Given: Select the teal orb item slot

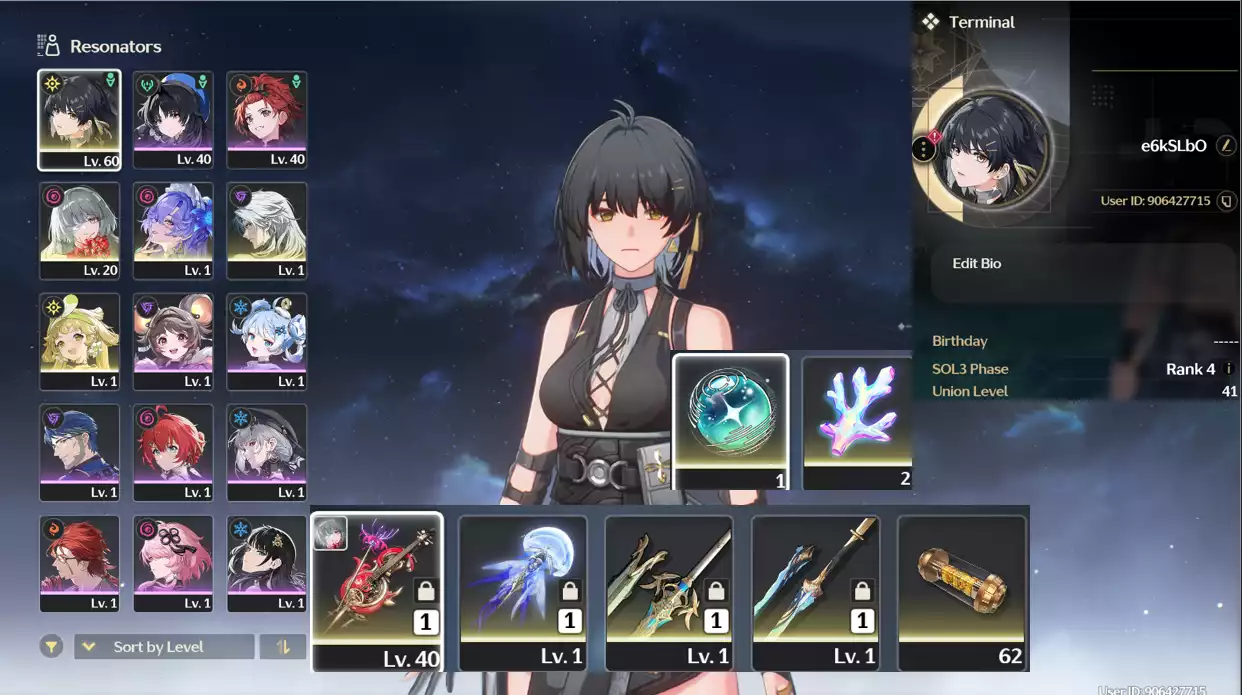Looking at the screenshot, I should [730, 422].
